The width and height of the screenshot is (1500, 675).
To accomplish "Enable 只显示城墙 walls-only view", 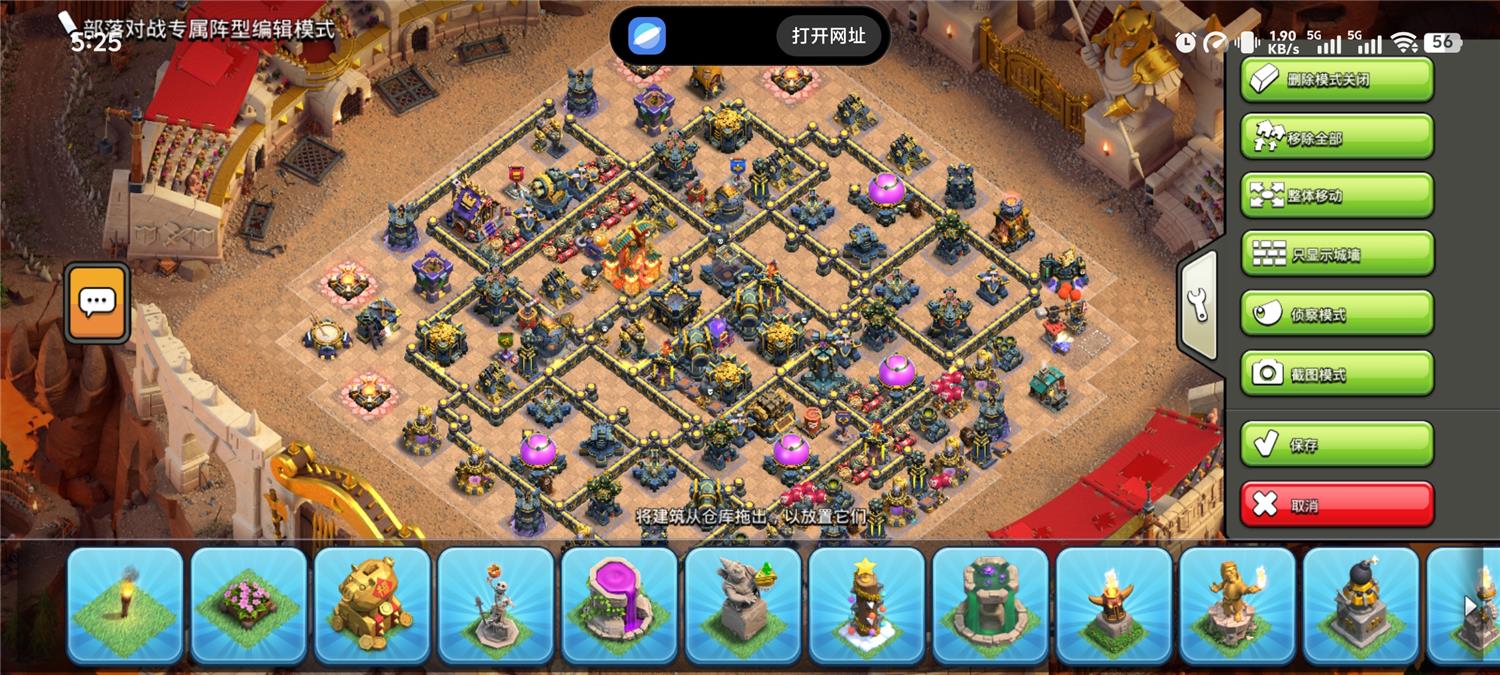I will [1336, 254].
